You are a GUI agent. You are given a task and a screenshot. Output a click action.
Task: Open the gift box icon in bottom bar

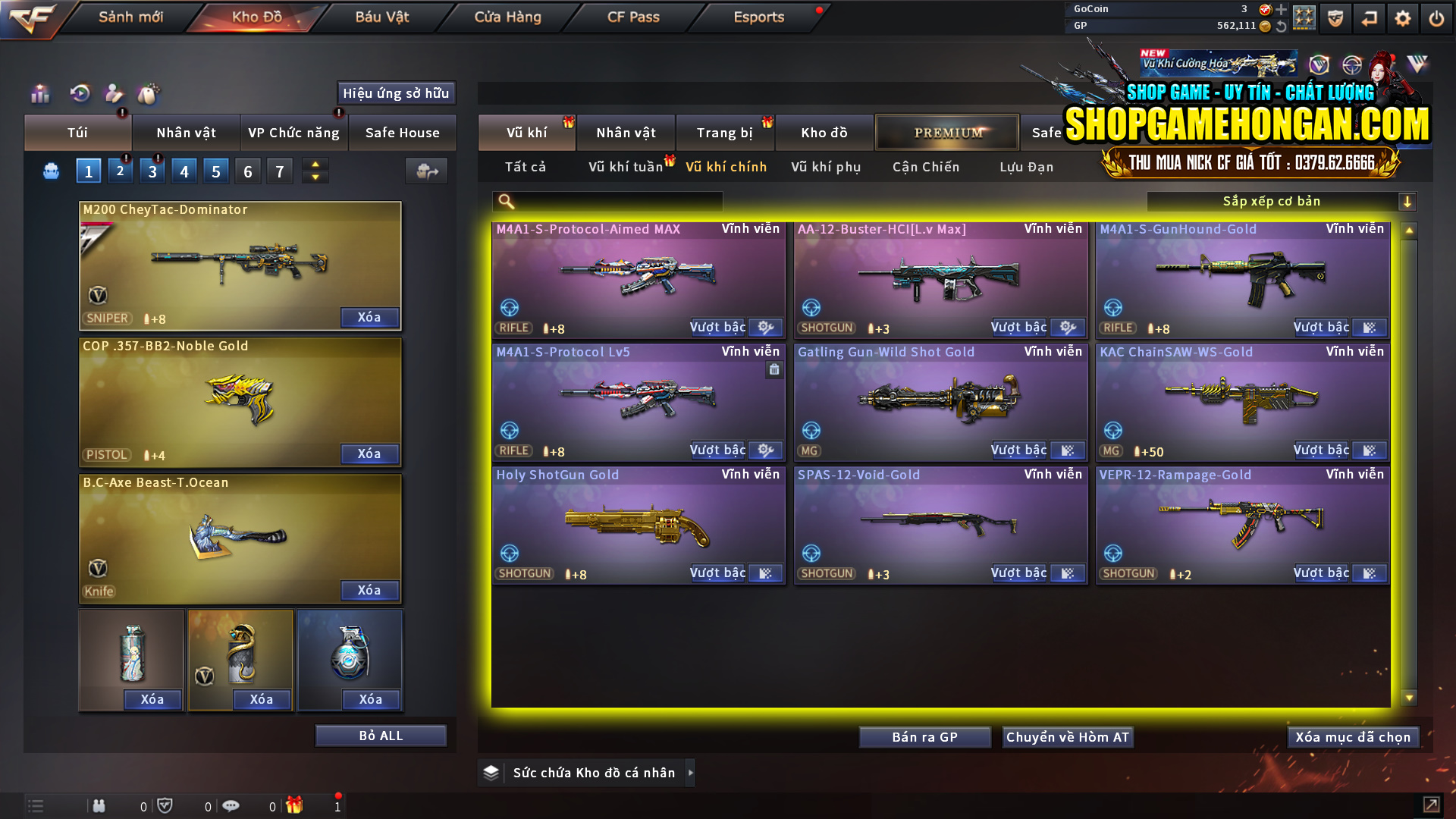(296, 806)
